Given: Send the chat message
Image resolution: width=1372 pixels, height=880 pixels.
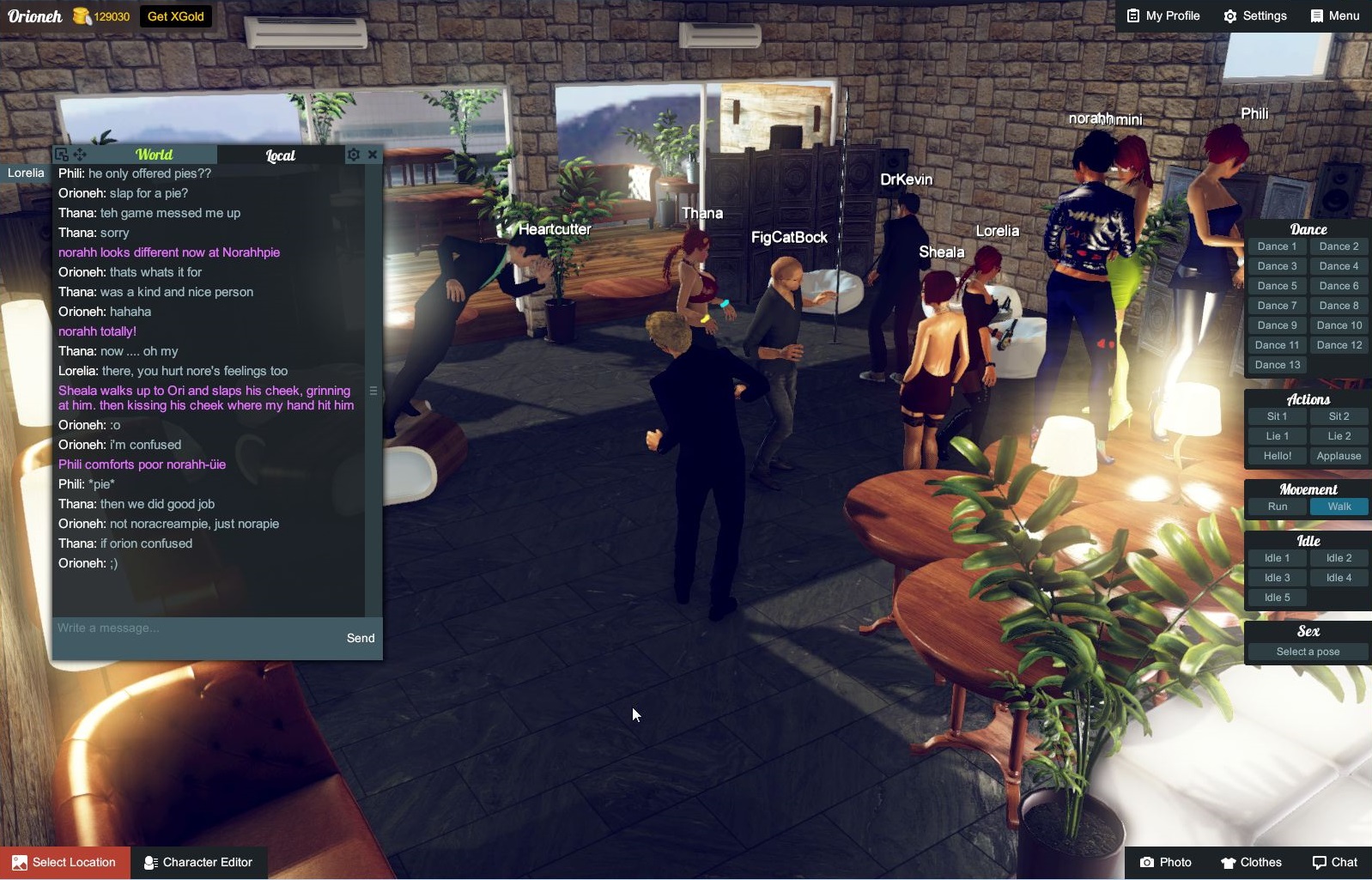Looking at the screenshot, I should click(361, 638).
